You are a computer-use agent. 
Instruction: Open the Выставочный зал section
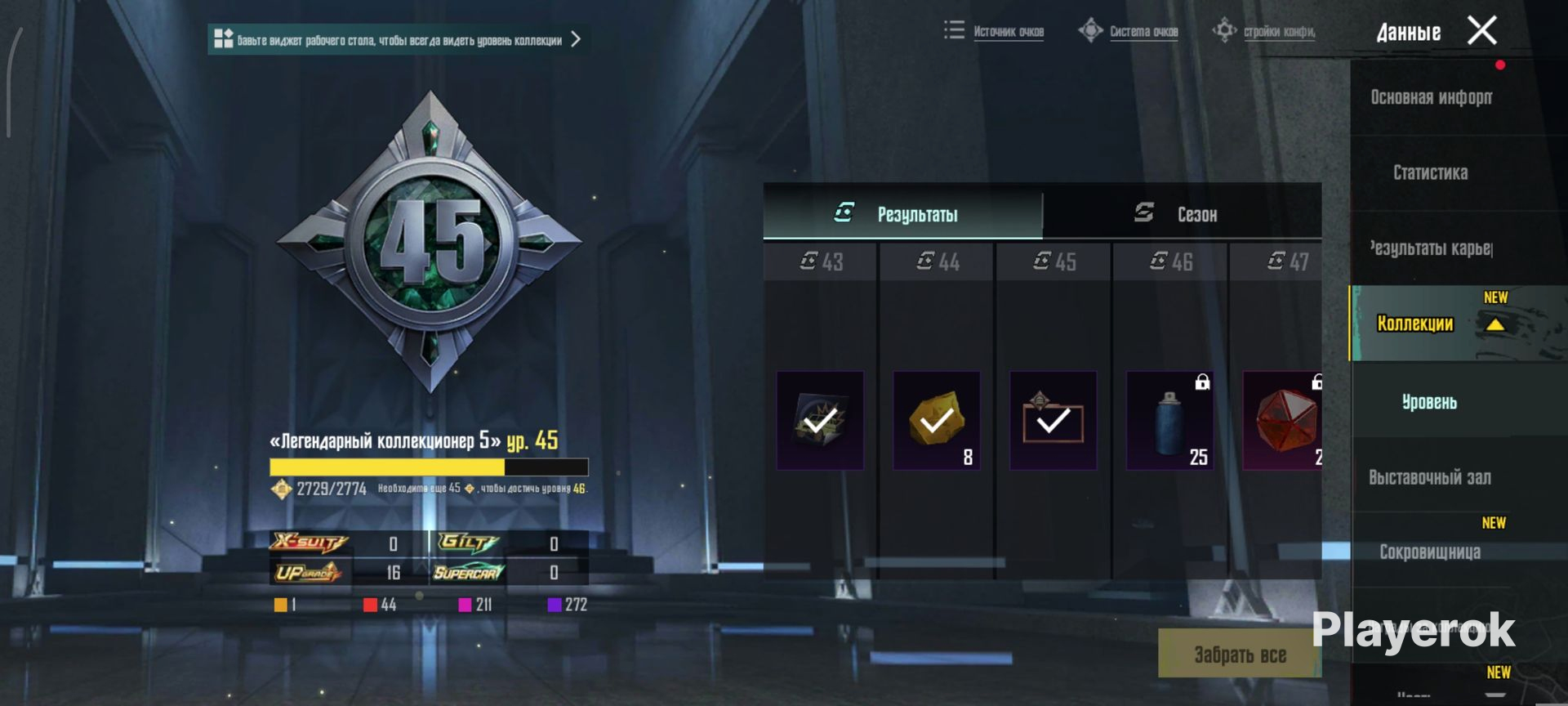1429,477
